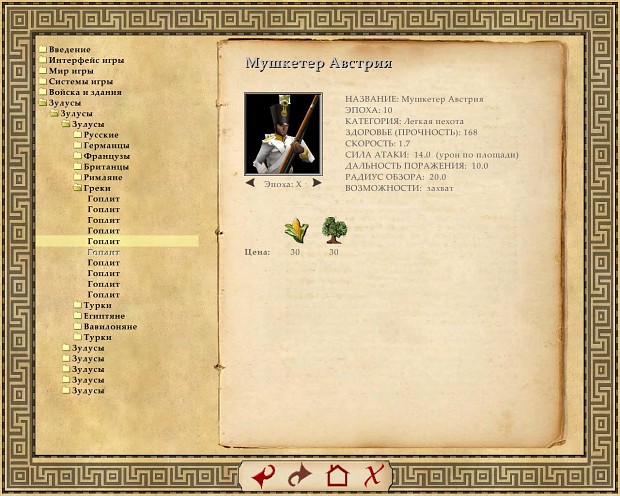620x496 pixels.
Task: Close the encyclopedia with the red X
Action: (372, 476)
